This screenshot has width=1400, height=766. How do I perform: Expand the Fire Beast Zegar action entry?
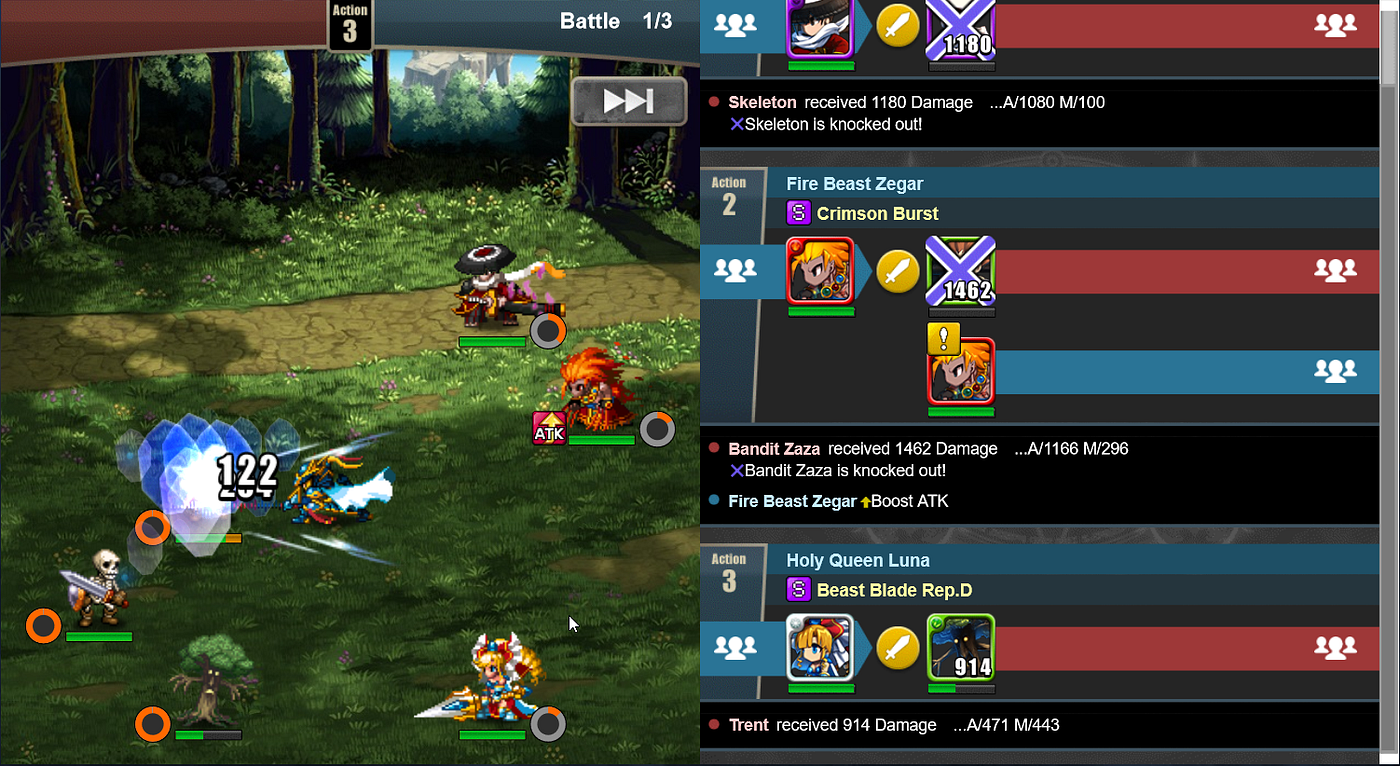pyautogui.click(x=854, y=183)
